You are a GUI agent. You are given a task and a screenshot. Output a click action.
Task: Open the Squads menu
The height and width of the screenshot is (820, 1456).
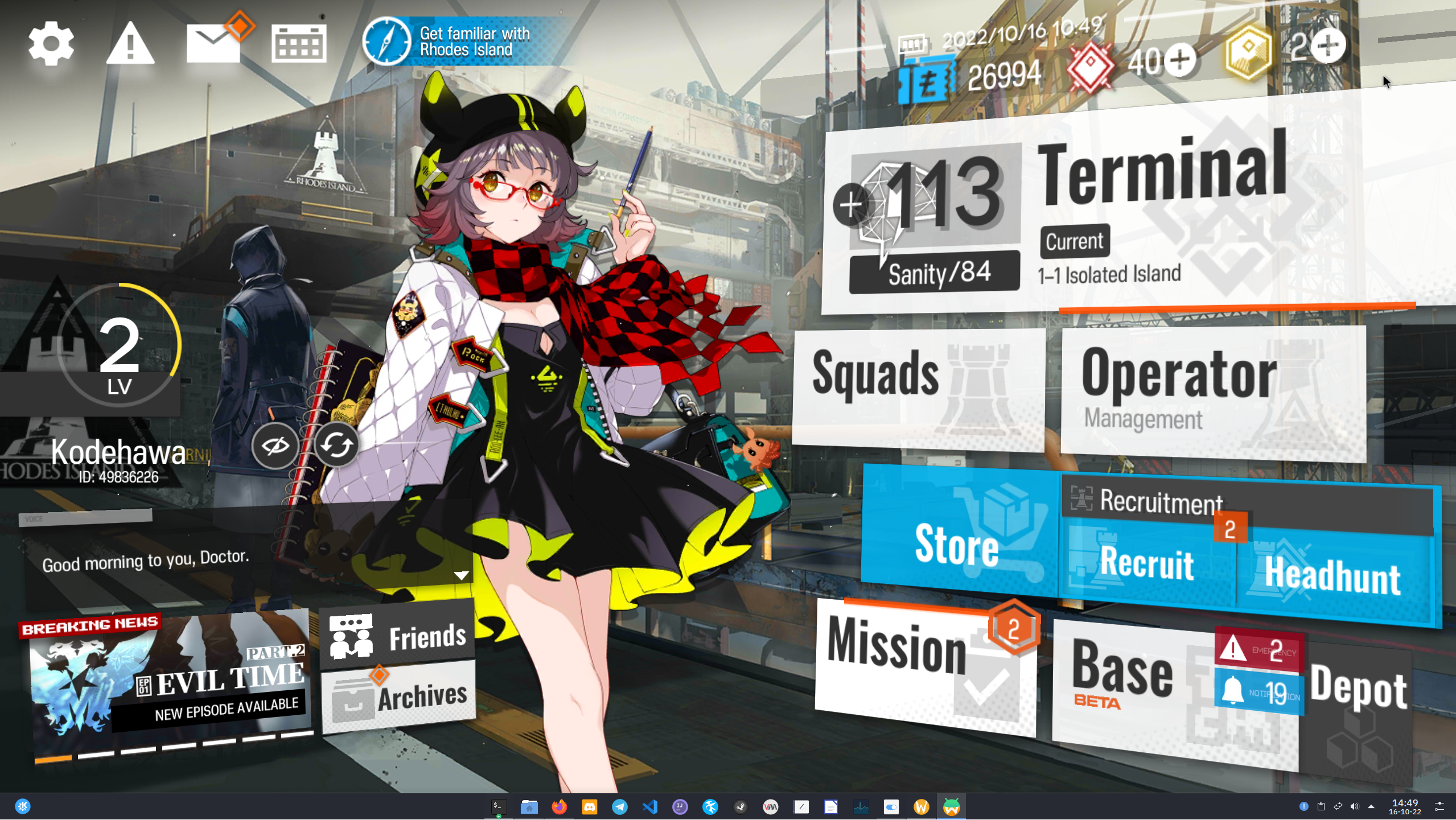click(916, 387)
